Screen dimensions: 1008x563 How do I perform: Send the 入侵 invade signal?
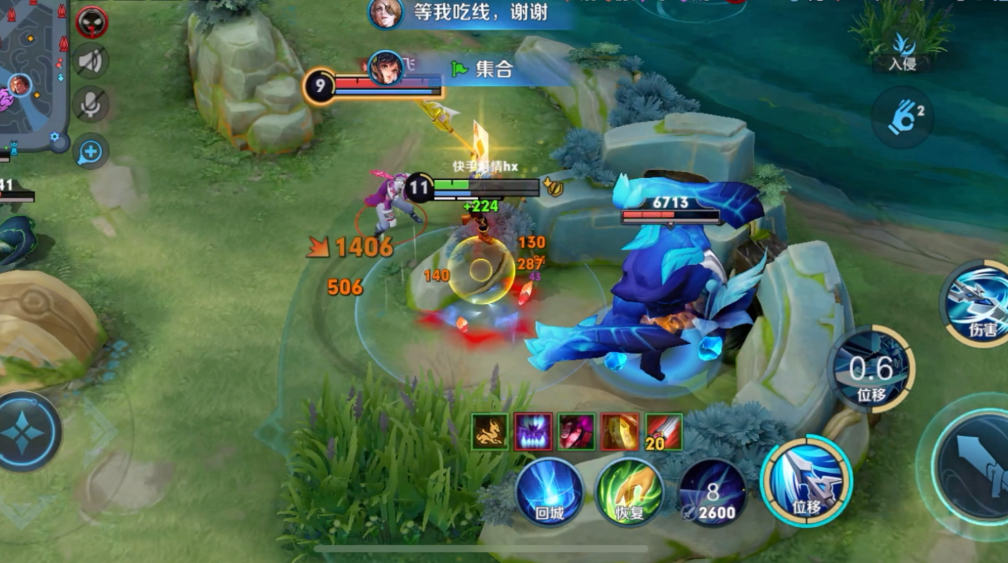[902, 48]
